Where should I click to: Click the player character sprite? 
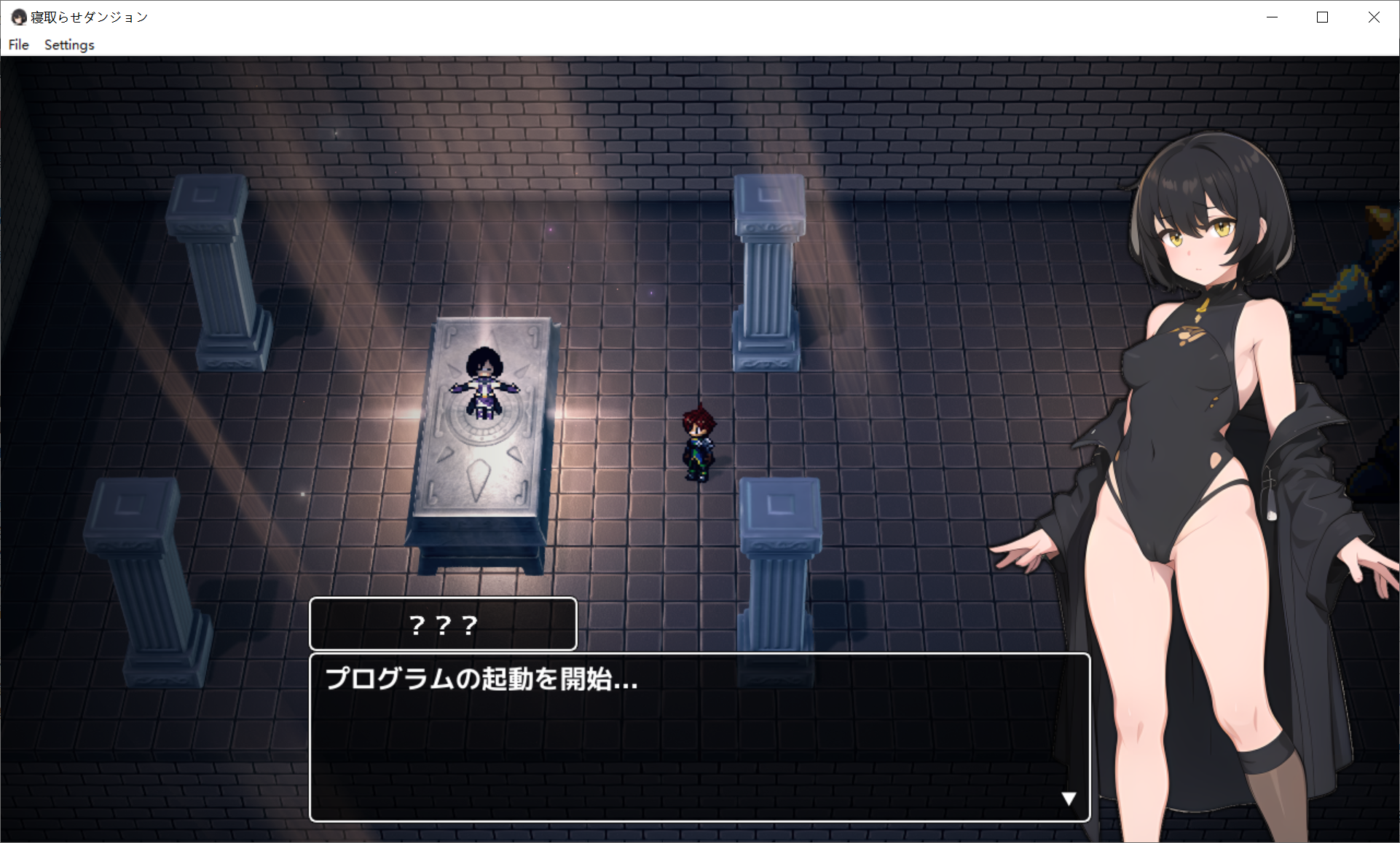pyautogui.click(x=698, y=440)
